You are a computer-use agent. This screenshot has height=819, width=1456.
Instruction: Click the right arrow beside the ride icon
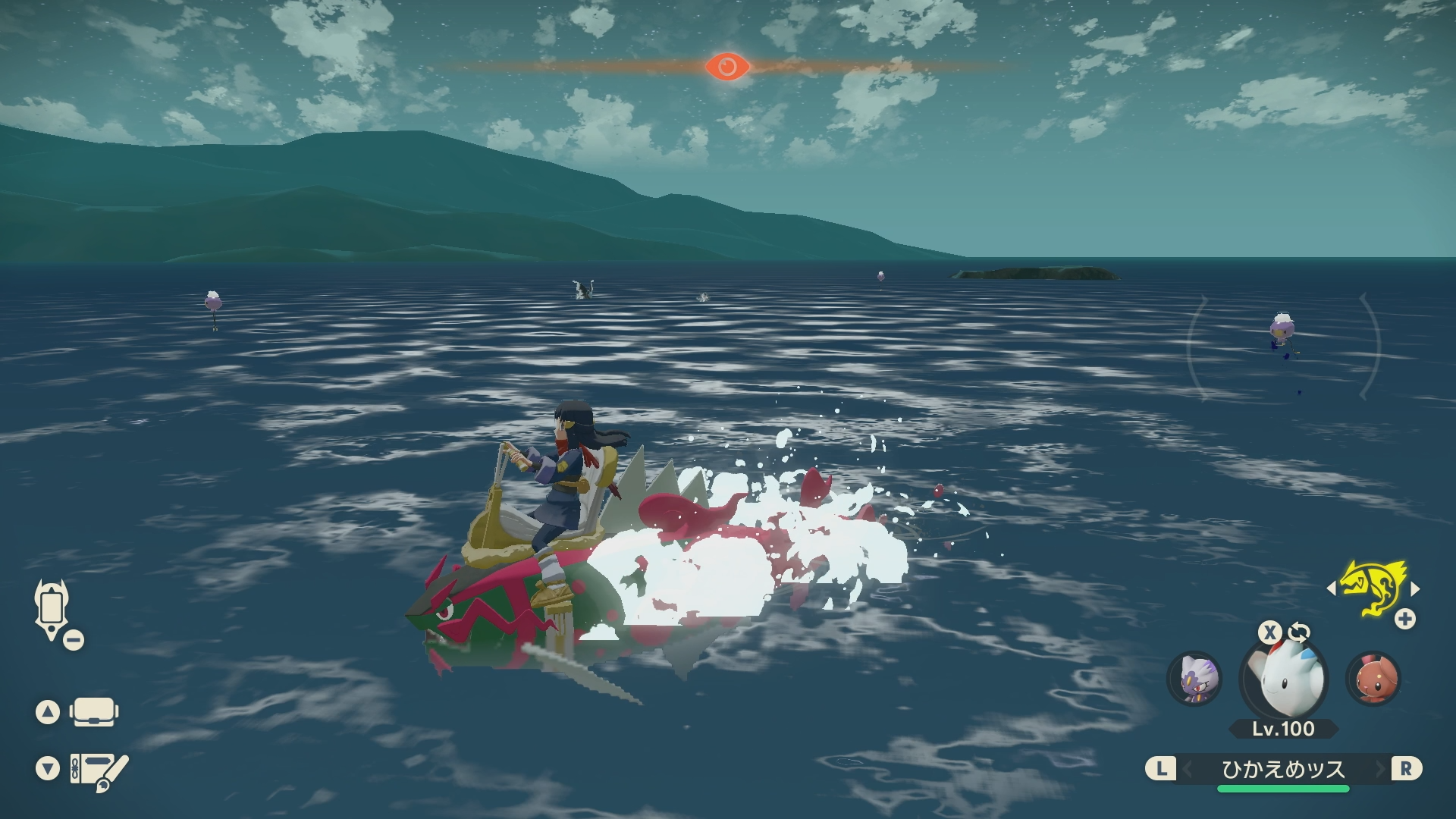point(1415,588)
